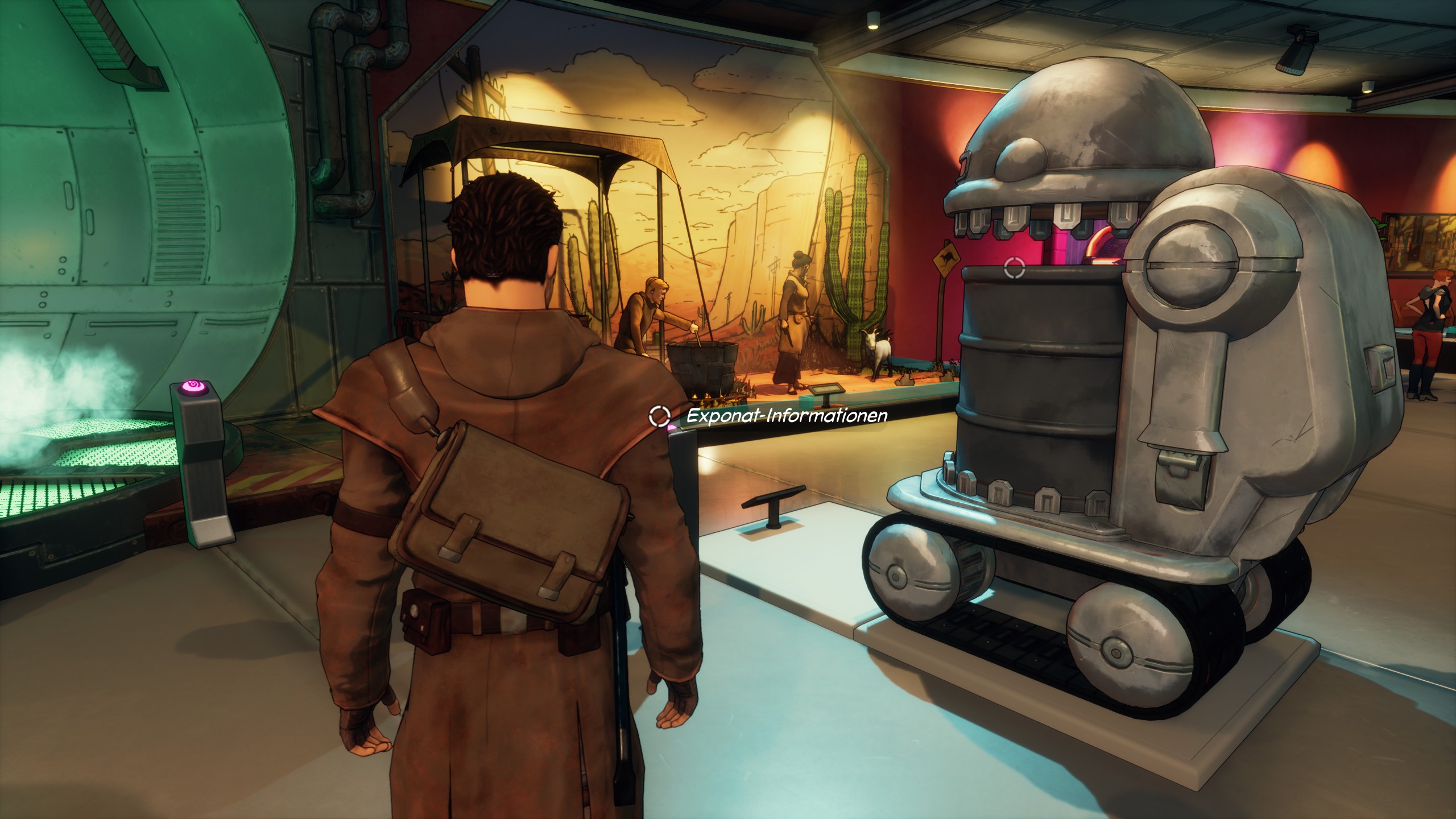Image resolution: width=1456 pixels, height=819 pixels.
Task: Click the circular hotspot marker on the robot exhibit
Action: [x=1014, y=267]
